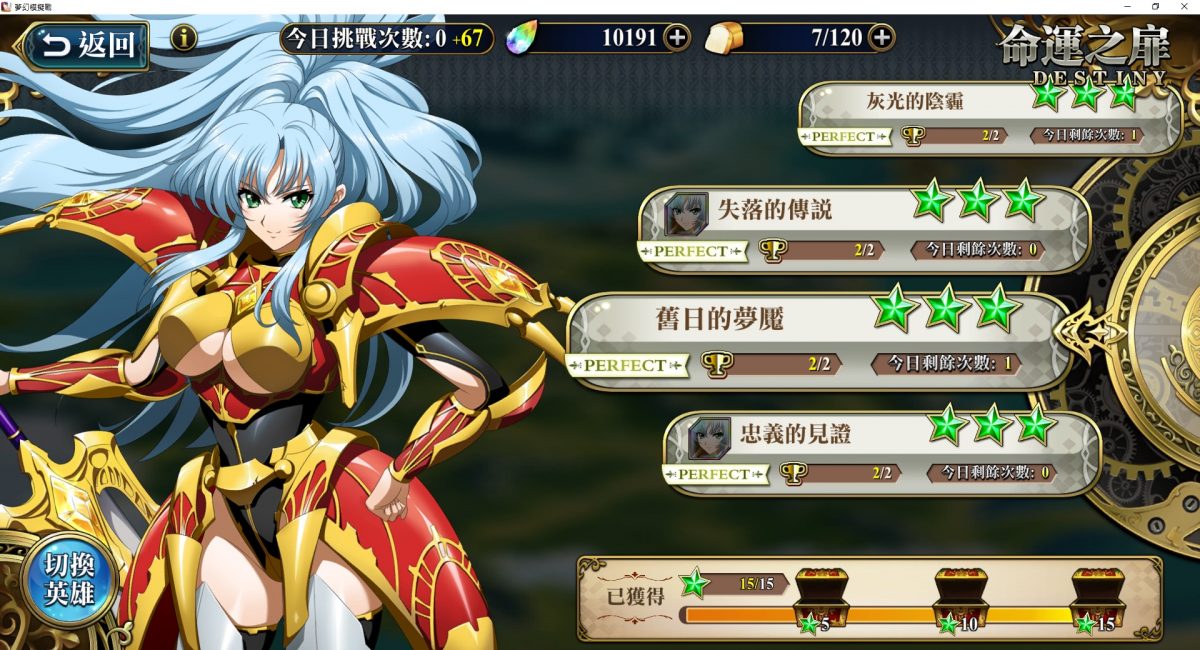Minimize the game window
1200x650 pixels.
click(1127, 7)
